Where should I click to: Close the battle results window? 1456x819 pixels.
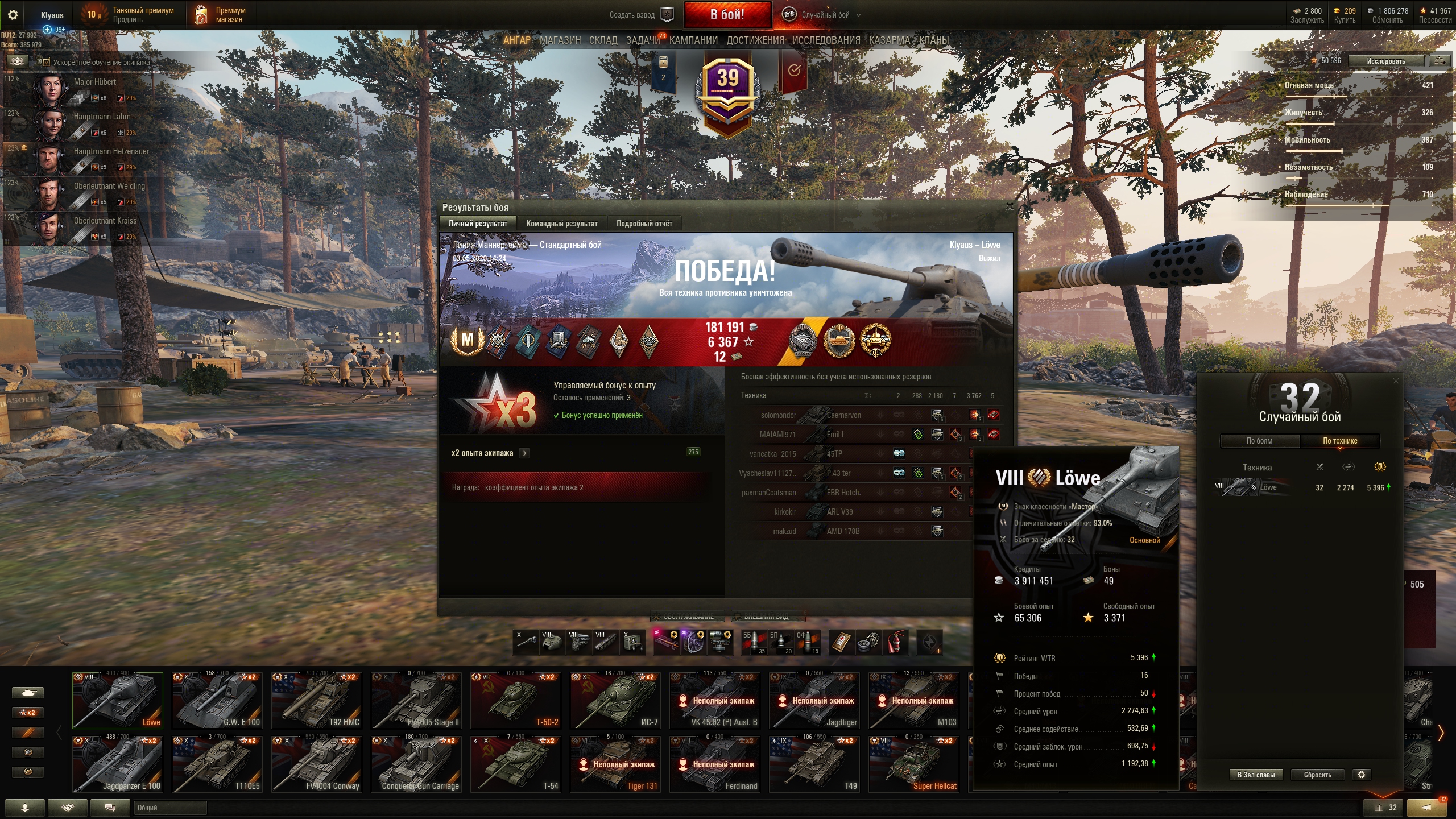pyautogui.click(x=1010, y=206)
